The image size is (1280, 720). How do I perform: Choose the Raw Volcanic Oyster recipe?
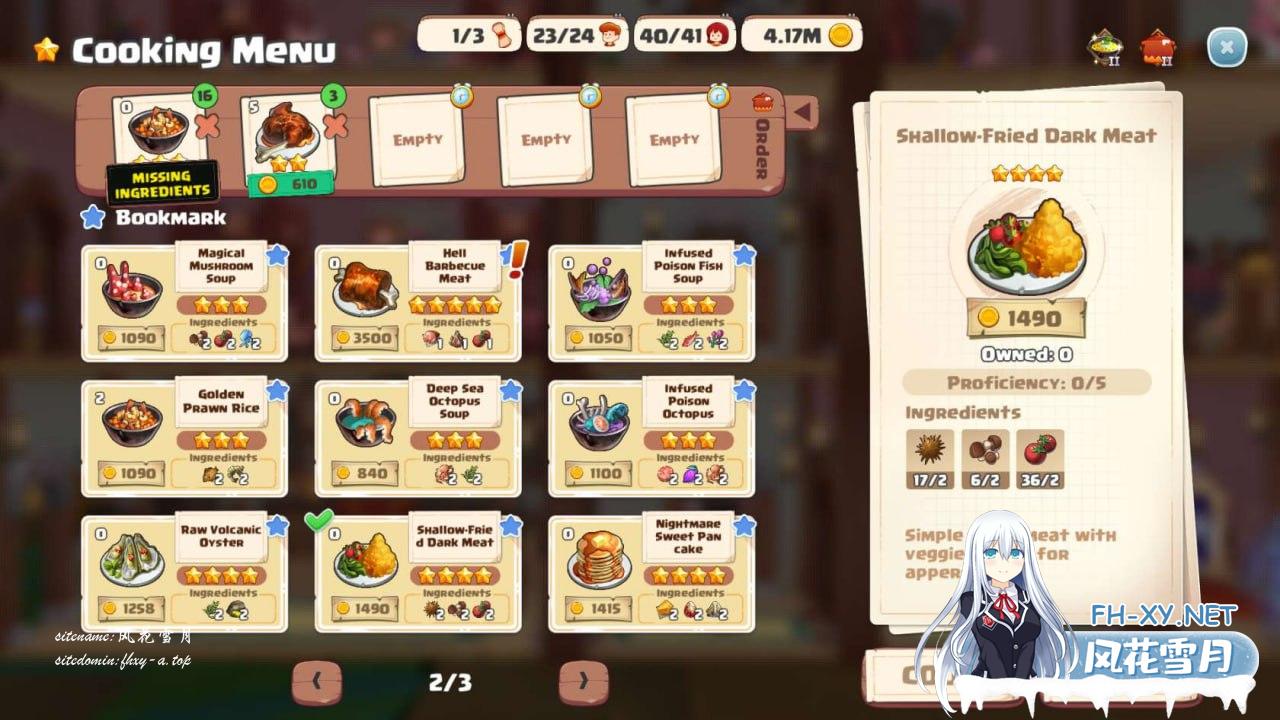pyautogui.click(x=184, y=573)
